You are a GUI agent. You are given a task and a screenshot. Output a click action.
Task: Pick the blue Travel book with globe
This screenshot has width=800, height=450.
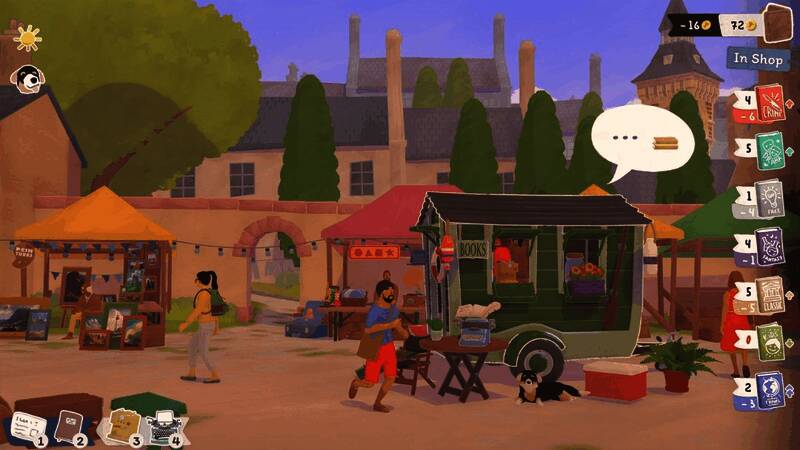coord(770,389)
